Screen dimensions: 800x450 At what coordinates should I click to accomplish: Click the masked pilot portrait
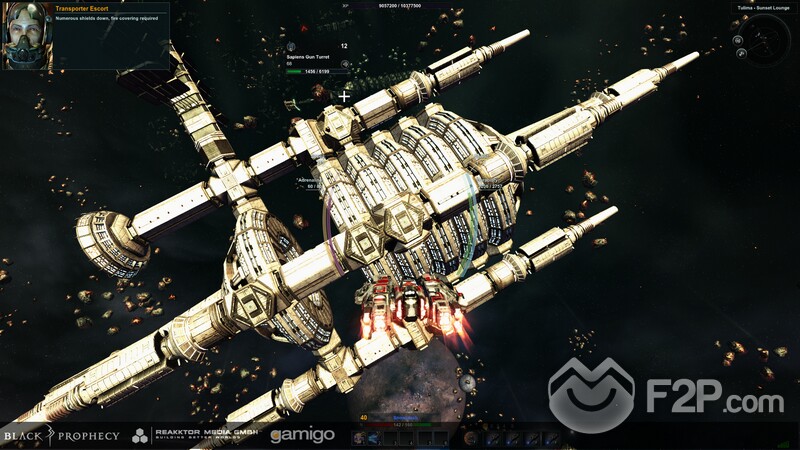pos(28,38)
